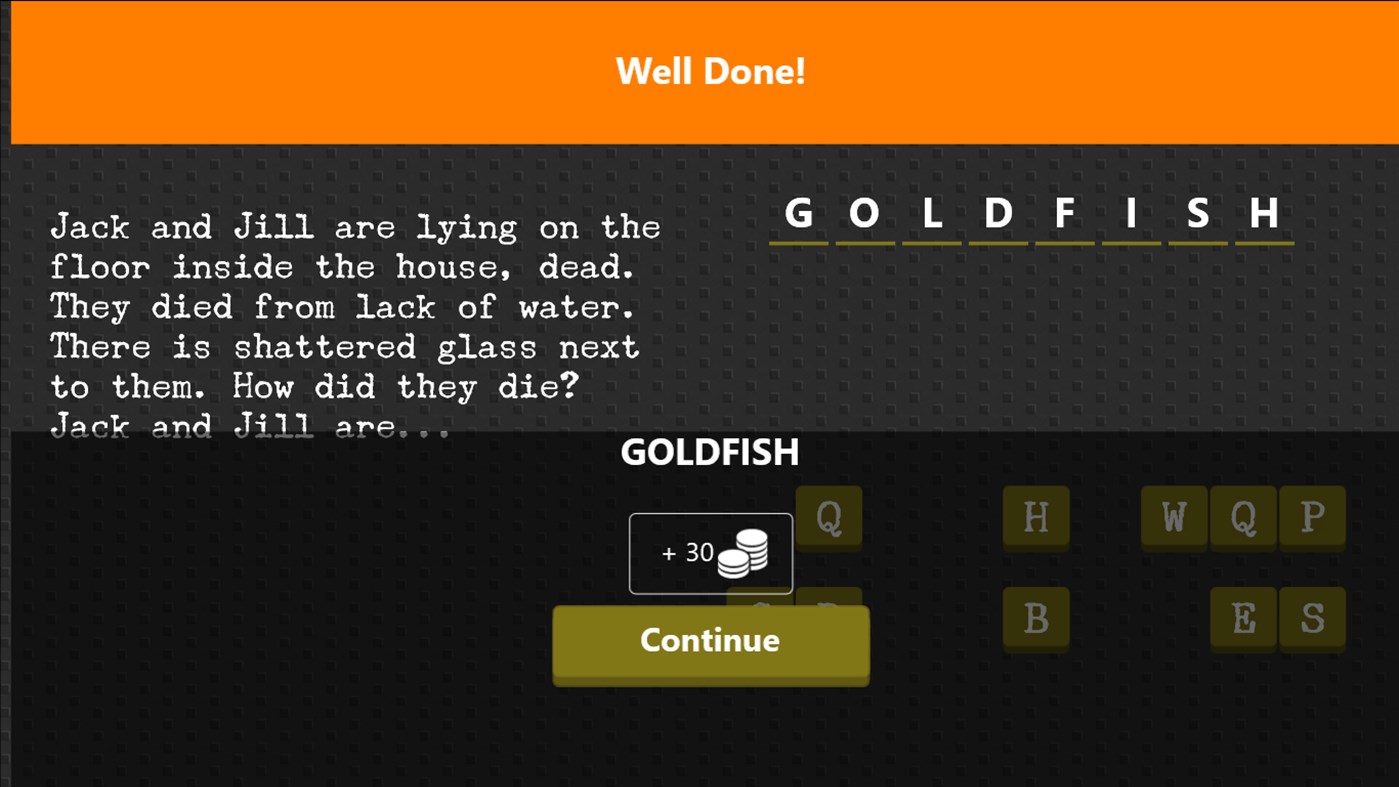Image resolution: width=1399 pixels, height=787 pixels.
Task: Click the +30 coins reward box
Action: pos(710,553)
